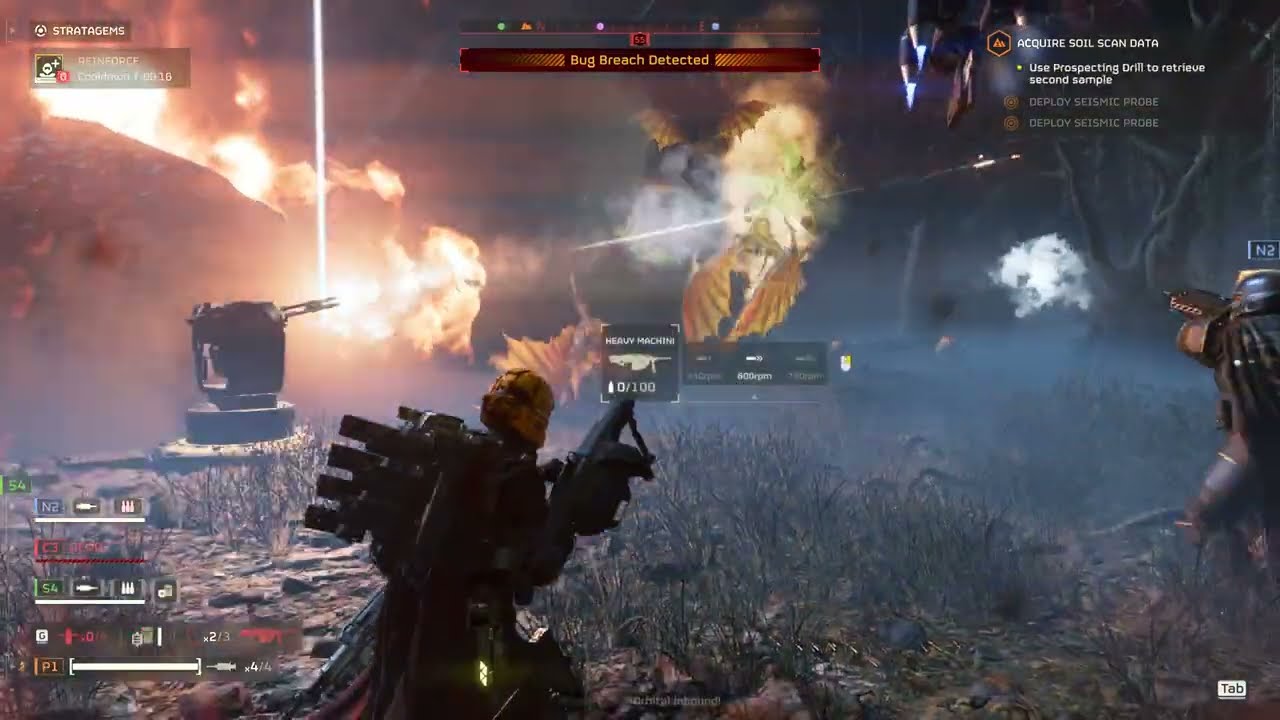Click the P1 player tag
This screenshot has width=1280, height=720.
point(48,666)
